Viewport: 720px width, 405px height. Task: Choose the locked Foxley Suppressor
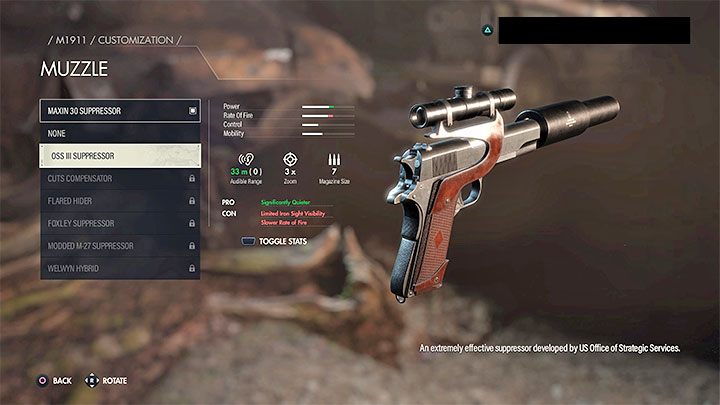click(120, 223)
